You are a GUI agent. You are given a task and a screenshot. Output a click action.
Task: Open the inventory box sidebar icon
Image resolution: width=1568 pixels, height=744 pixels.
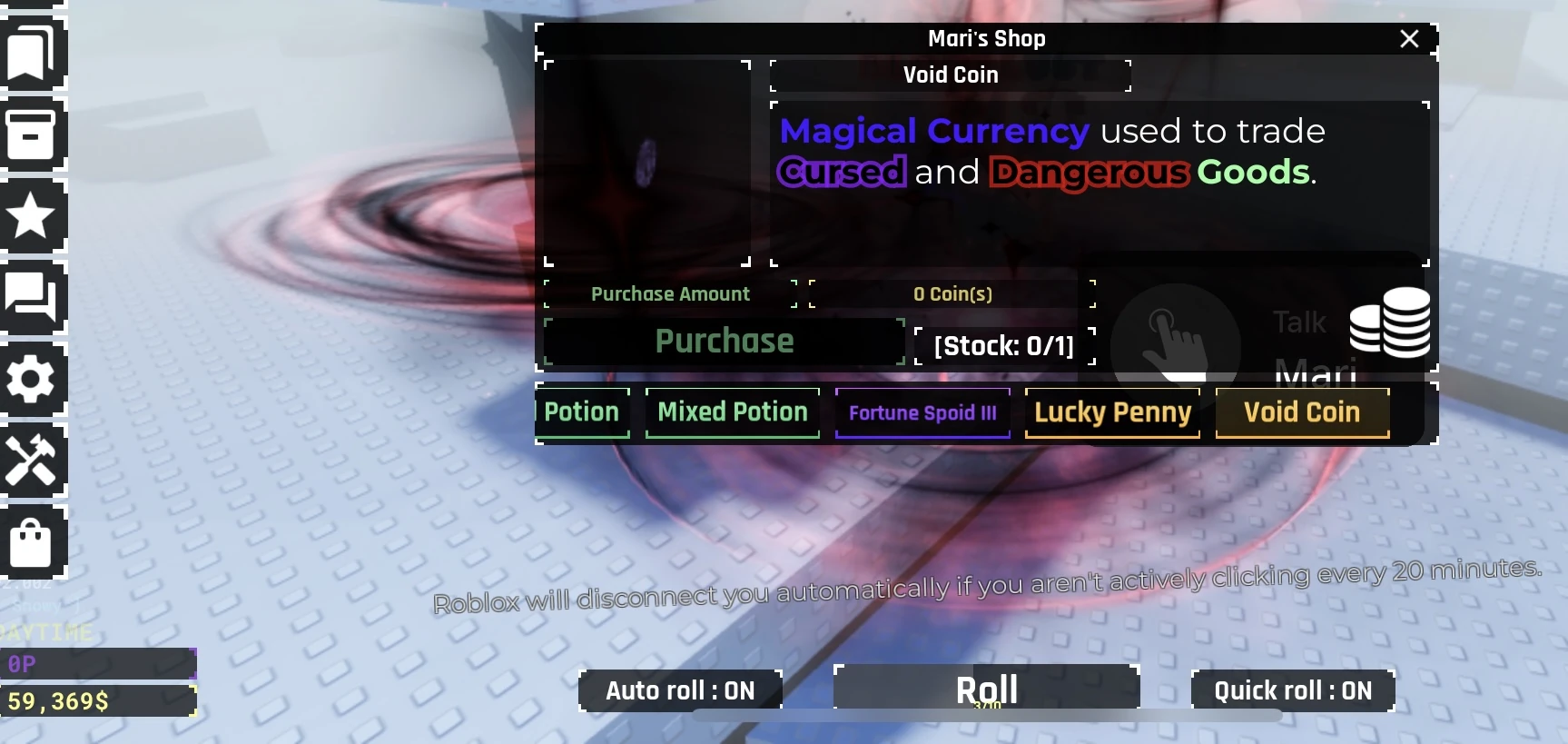coord(34,134)
